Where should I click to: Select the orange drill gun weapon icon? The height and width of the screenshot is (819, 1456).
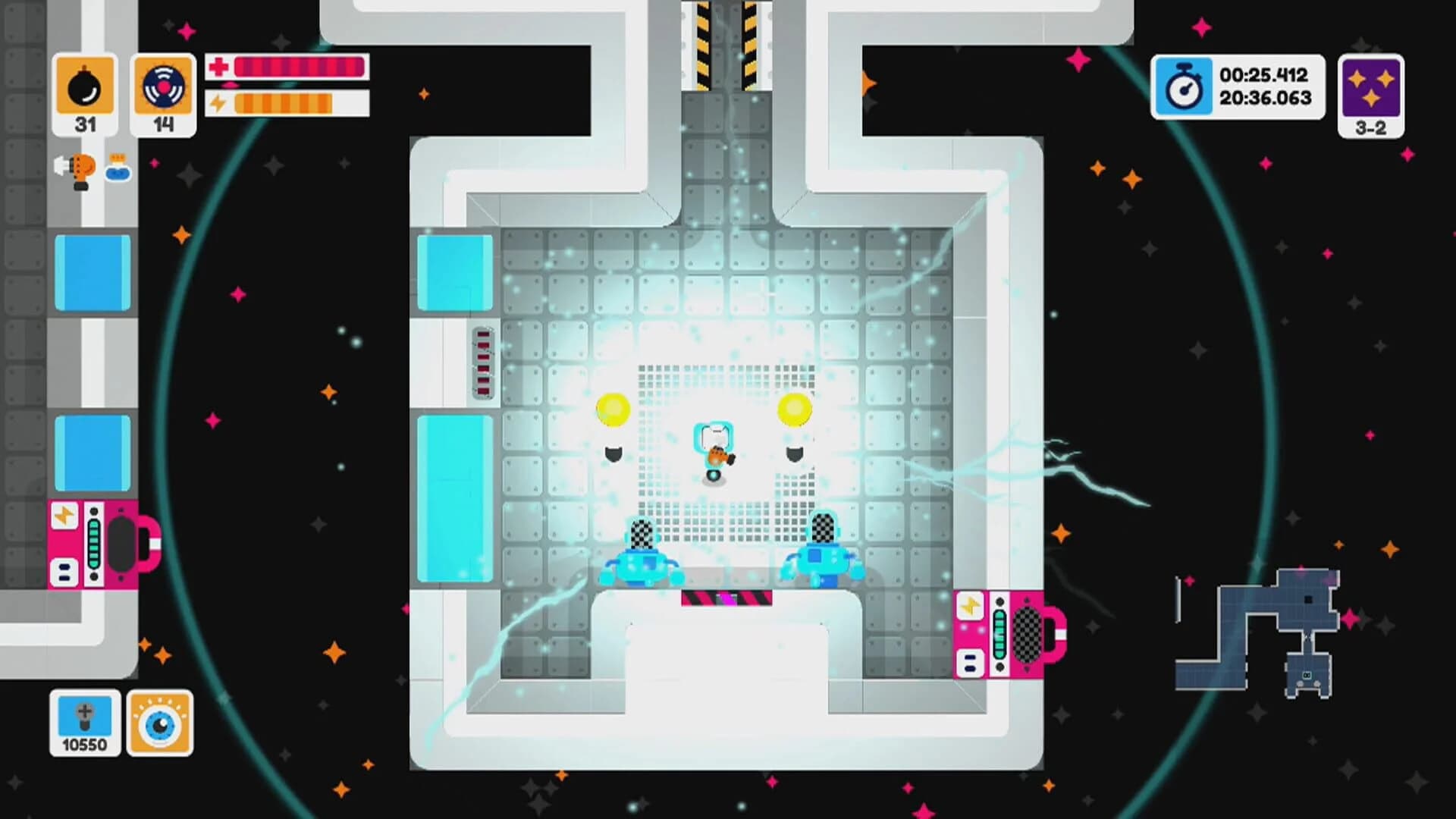tap(78, 168)
